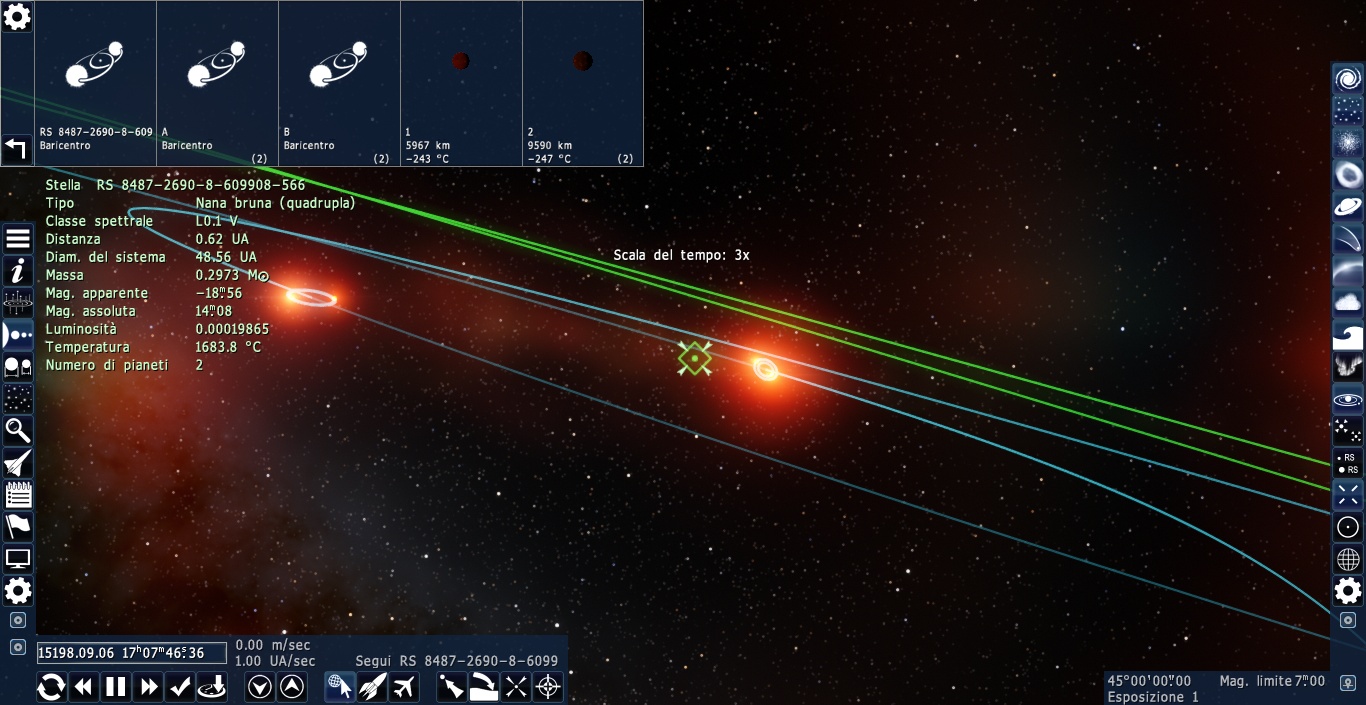Choose planet 2 with 9590 km radius
Screen dimensions: 1366x705
click(x=583, y=83)
